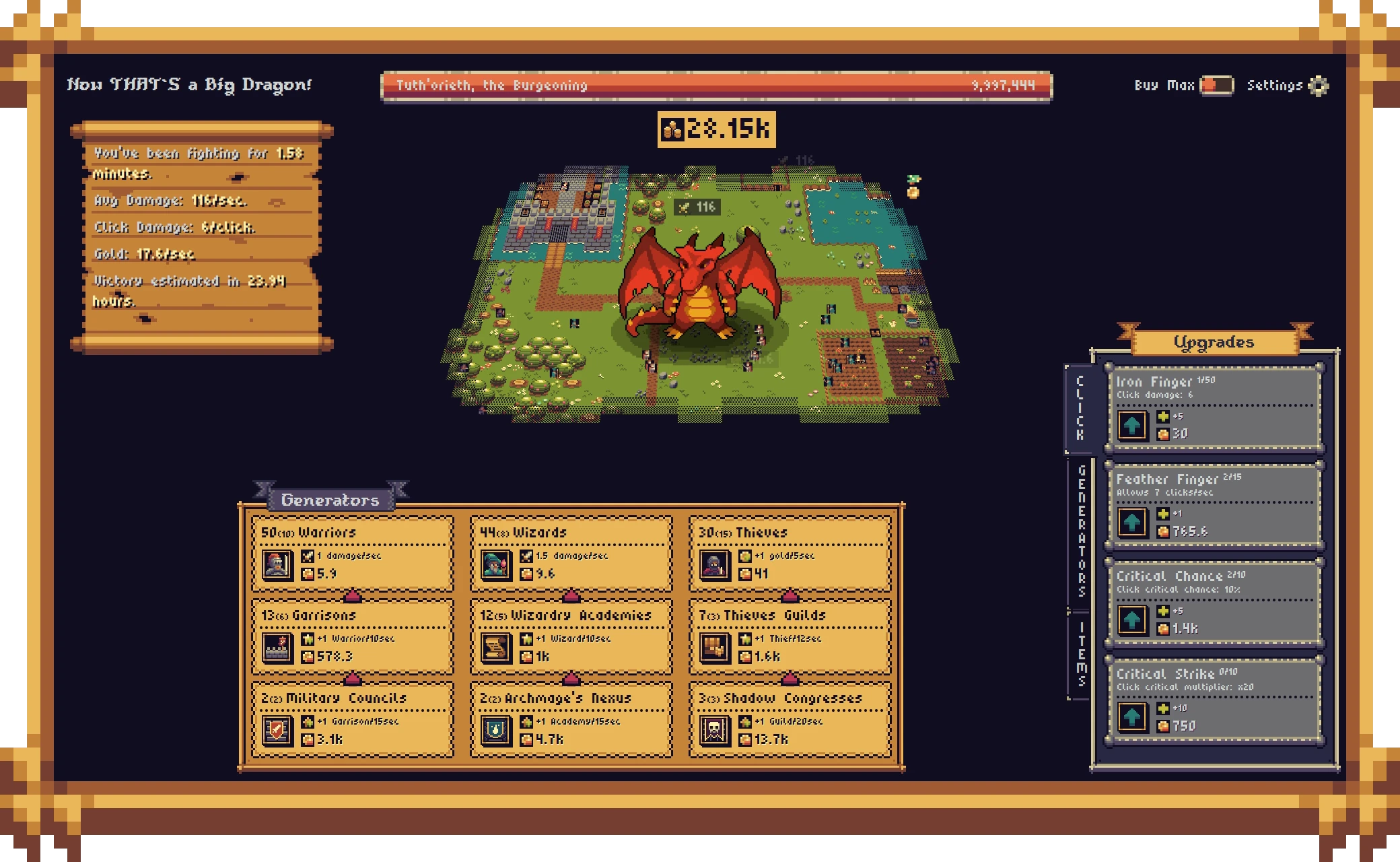Image resolution: width=1400 pixels, height=862 pixels.
Task: Open the Settings gear
Action: click(x=1318, y=86)
